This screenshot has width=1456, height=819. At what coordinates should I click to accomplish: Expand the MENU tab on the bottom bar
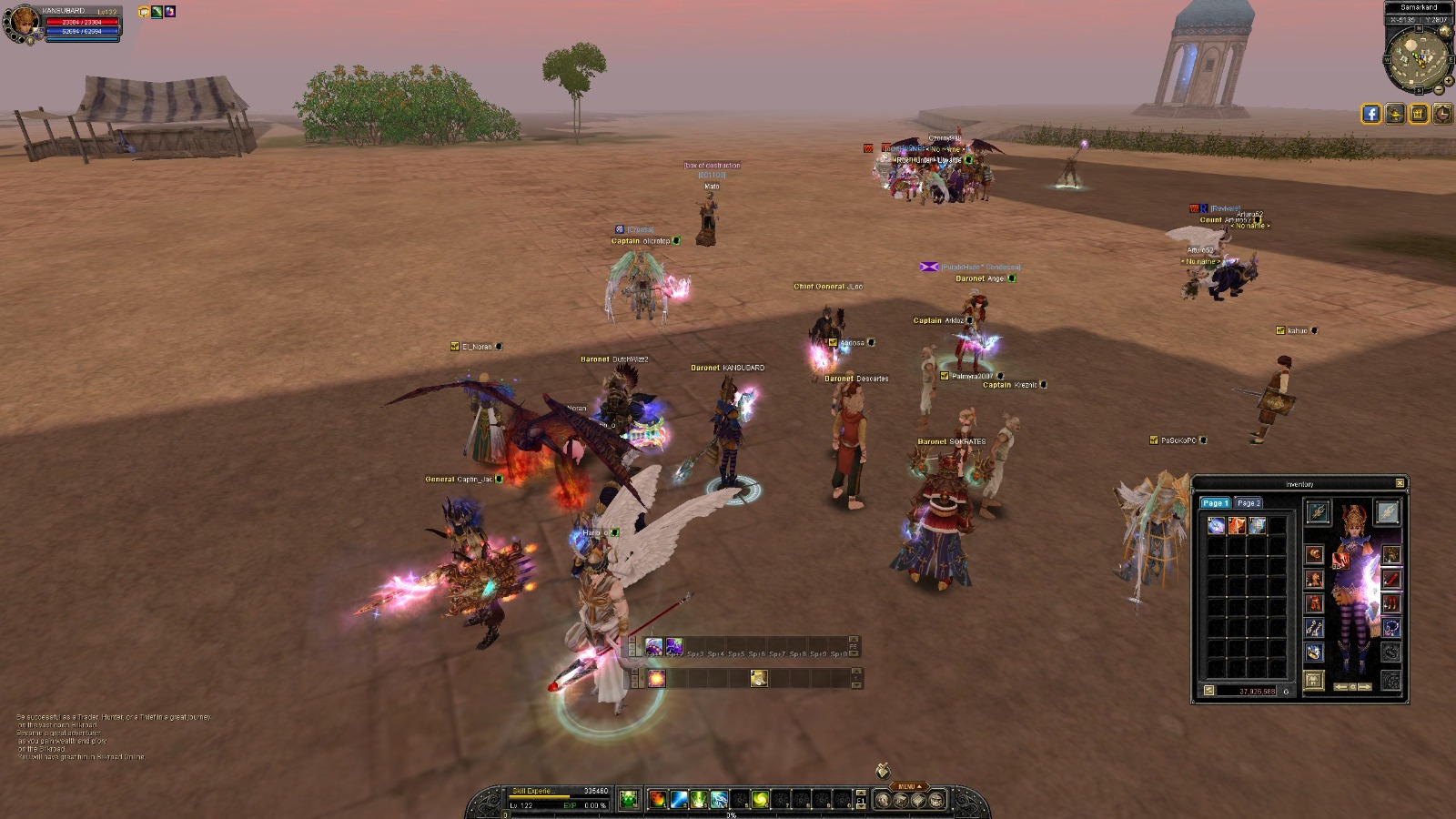[909, 787]
